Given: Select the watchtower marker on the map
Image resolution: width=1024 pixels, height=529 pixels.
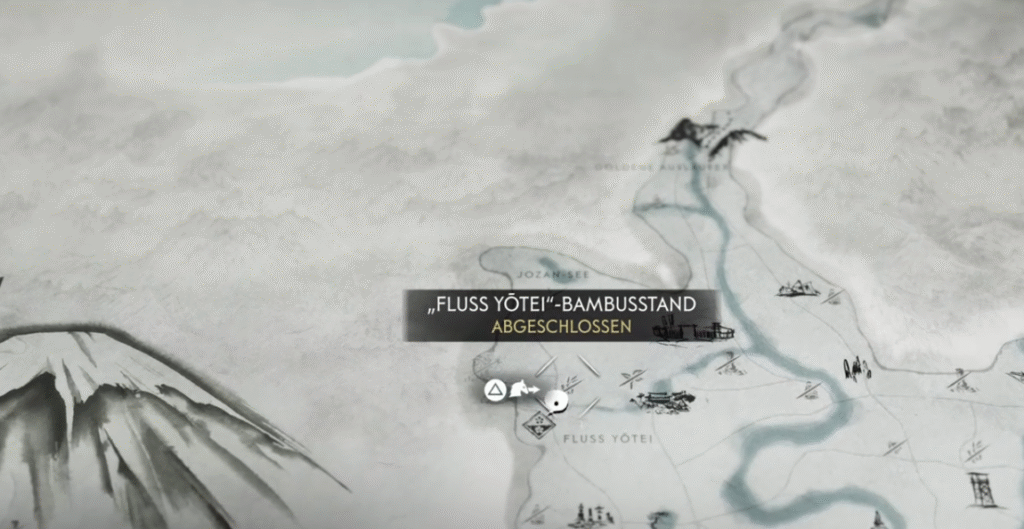Looking at the screenshot, I should coord(982,488).
